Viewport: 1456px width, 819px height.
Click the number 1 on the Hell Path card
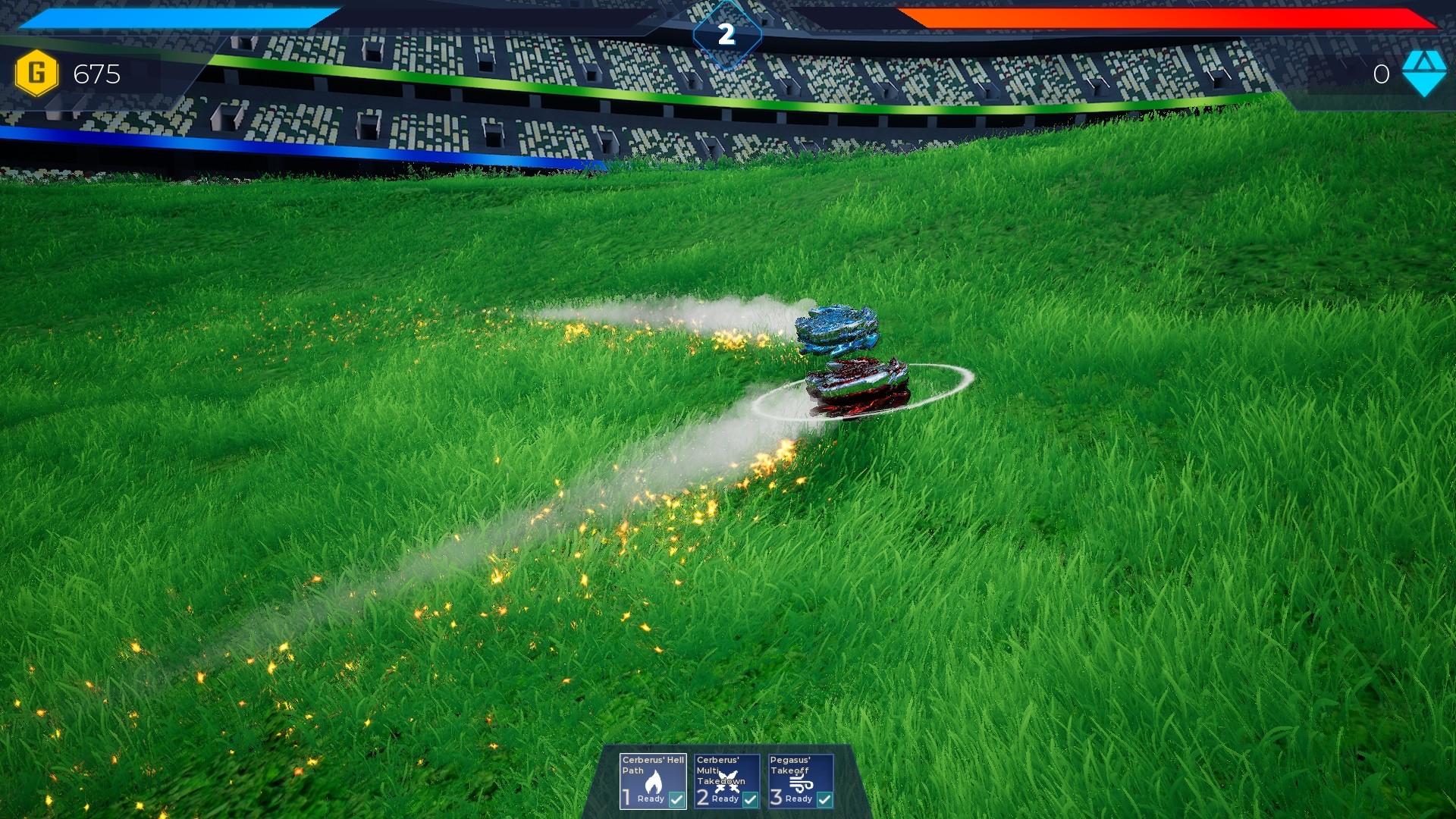(x=626, y=798)
